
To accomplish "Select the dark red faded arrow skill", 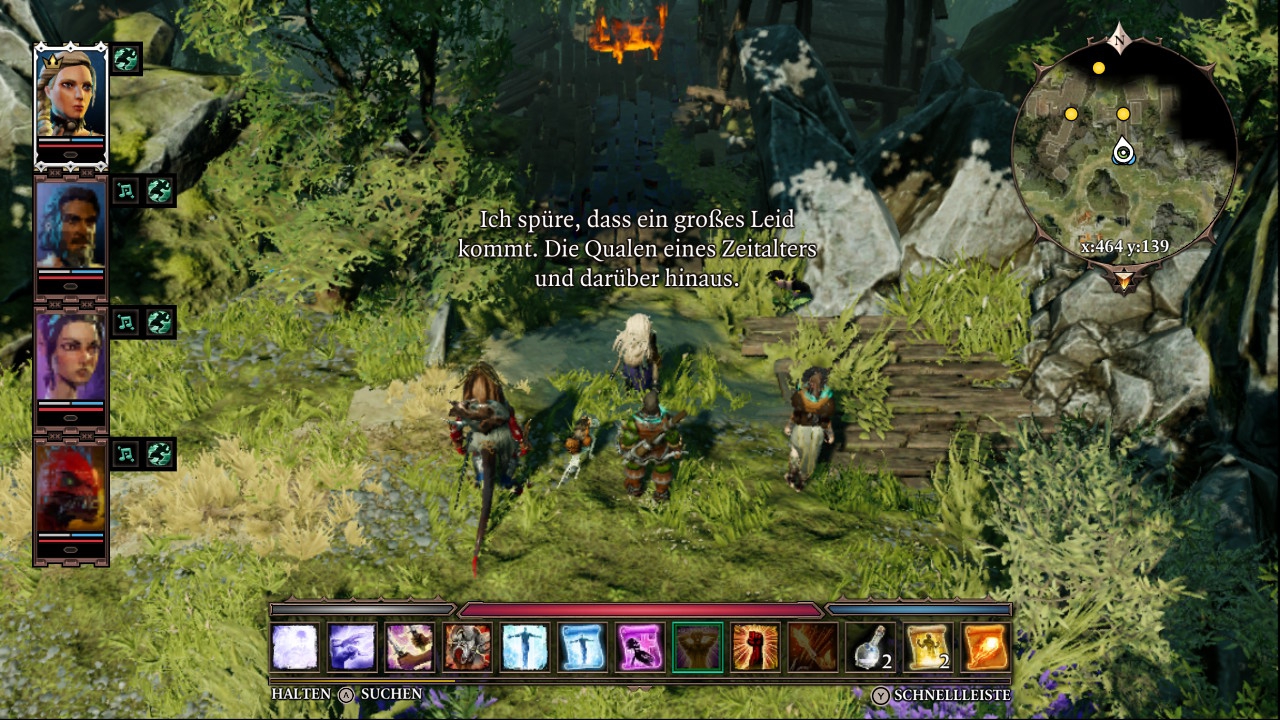I will coord(813,648).
